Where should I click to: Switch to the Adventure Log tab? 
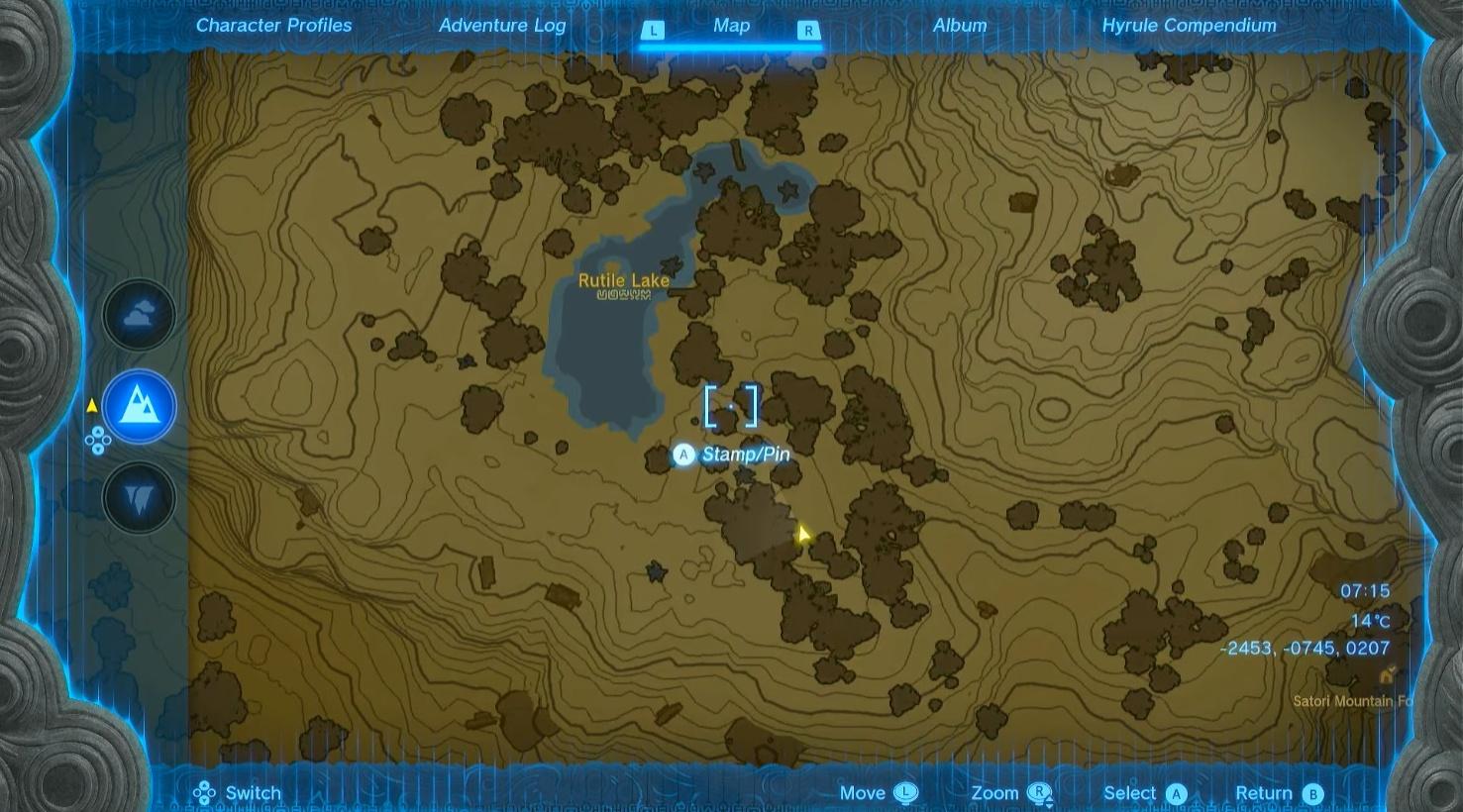click(x=501, y=25)
